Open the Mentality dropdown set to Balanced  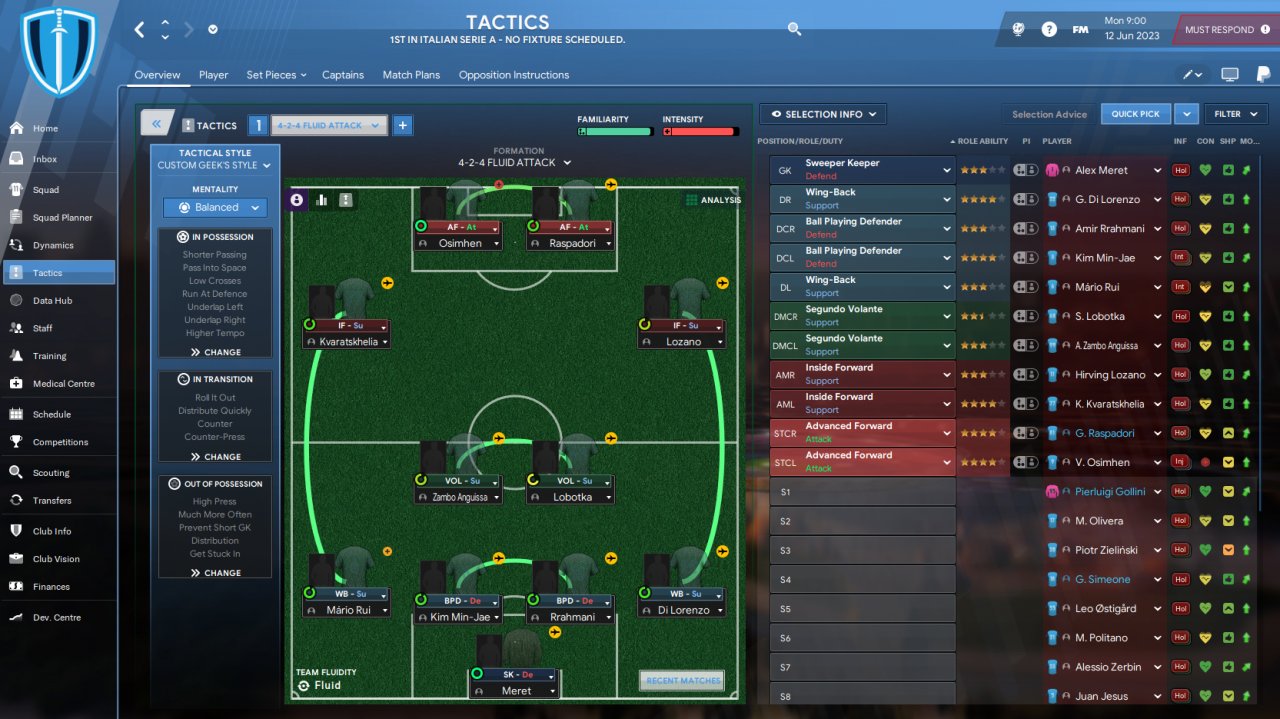[216, 208]
